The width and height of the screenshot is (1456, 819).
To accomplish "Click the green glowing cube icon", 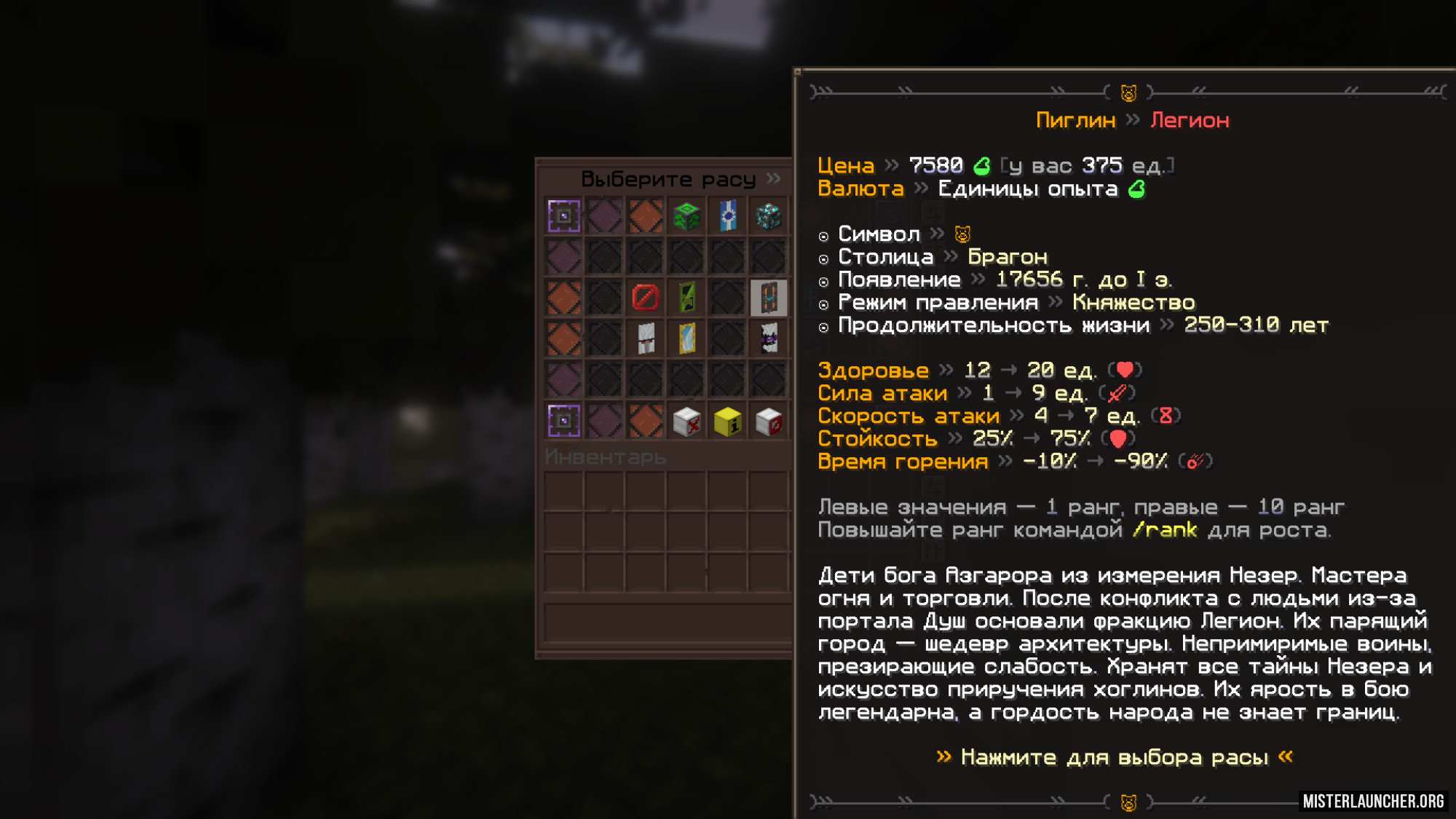I will 687,216.
